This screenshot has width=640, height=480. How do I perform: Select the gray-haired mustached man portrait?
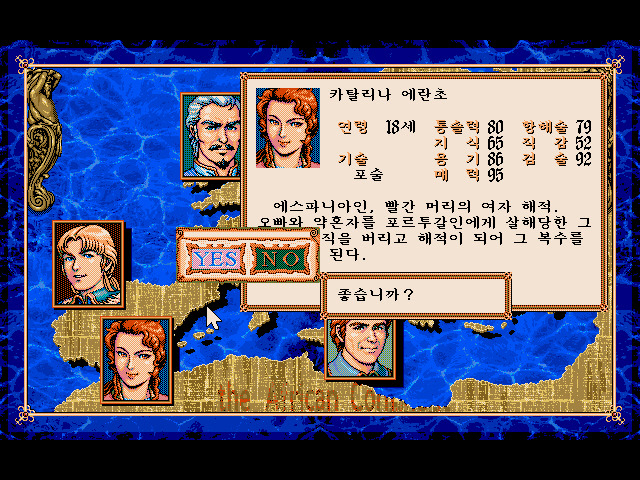(x=210, y=135)
